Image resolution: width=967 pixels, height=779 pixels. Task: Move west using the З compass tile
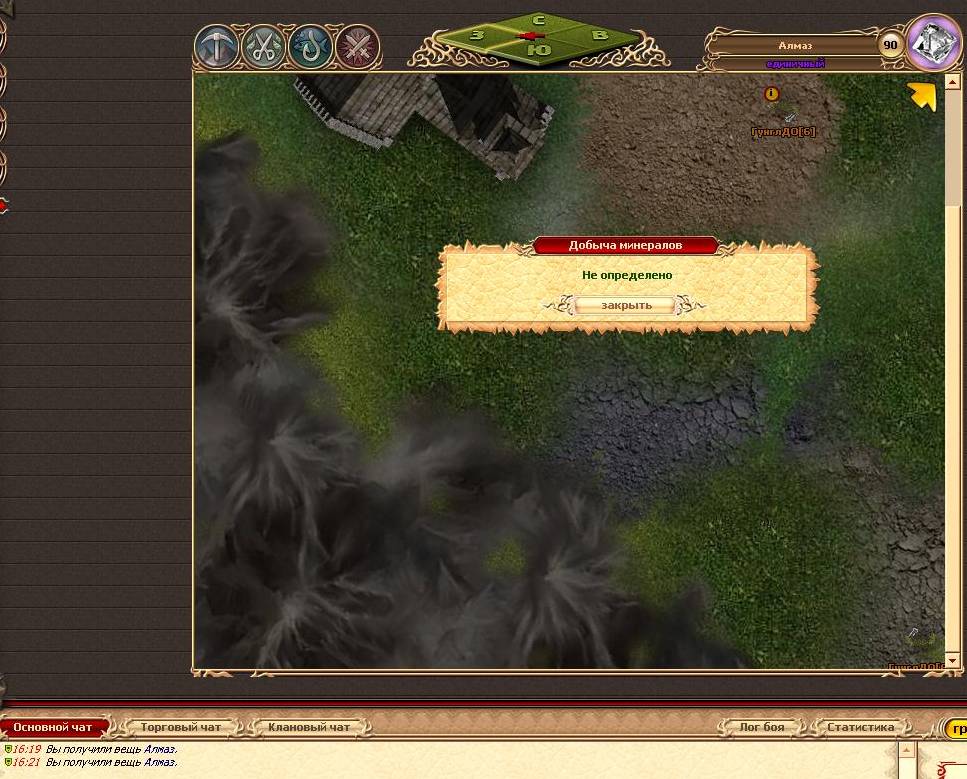477,35
